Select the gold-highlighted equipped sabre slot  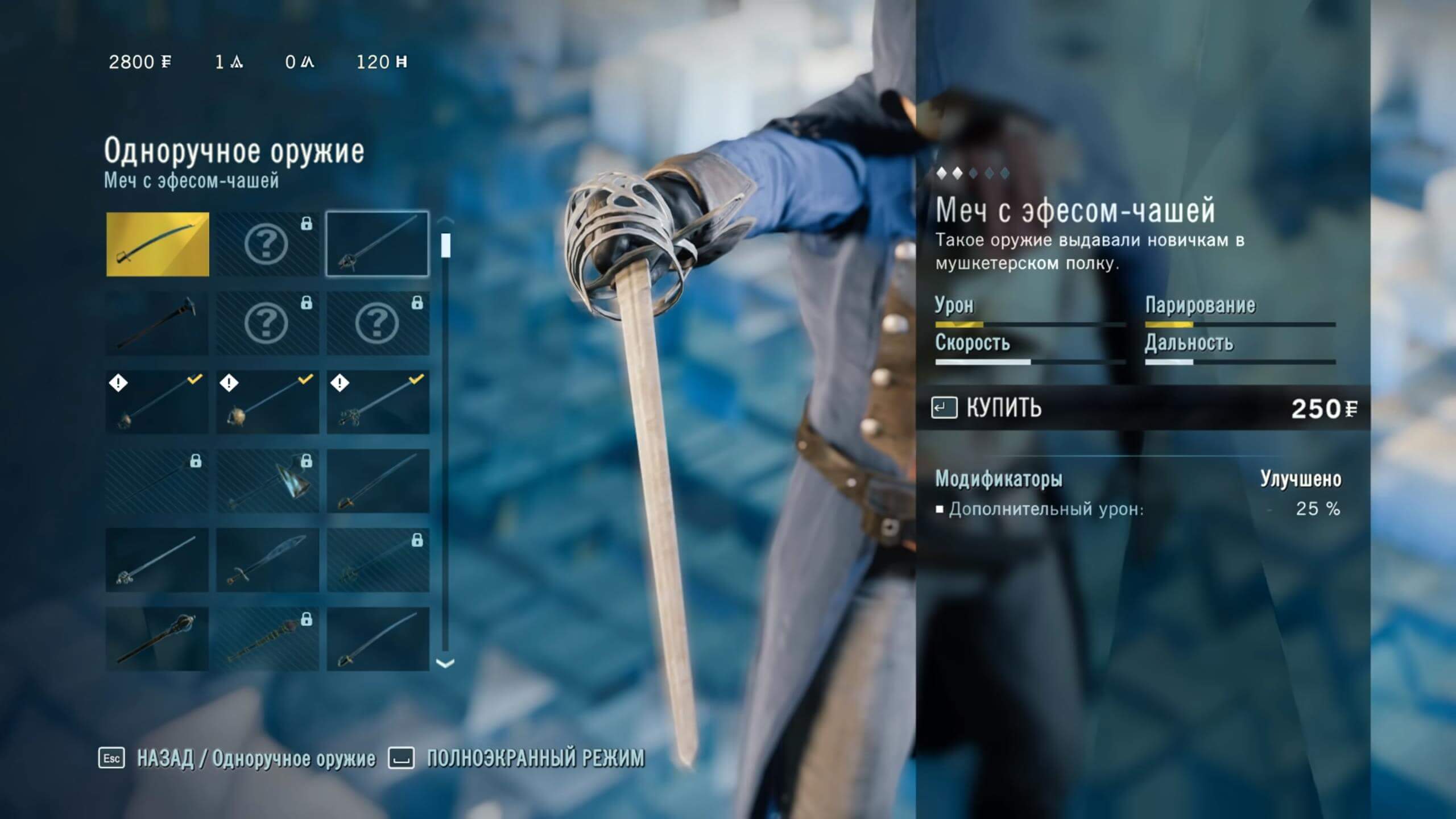click(158, 245)
